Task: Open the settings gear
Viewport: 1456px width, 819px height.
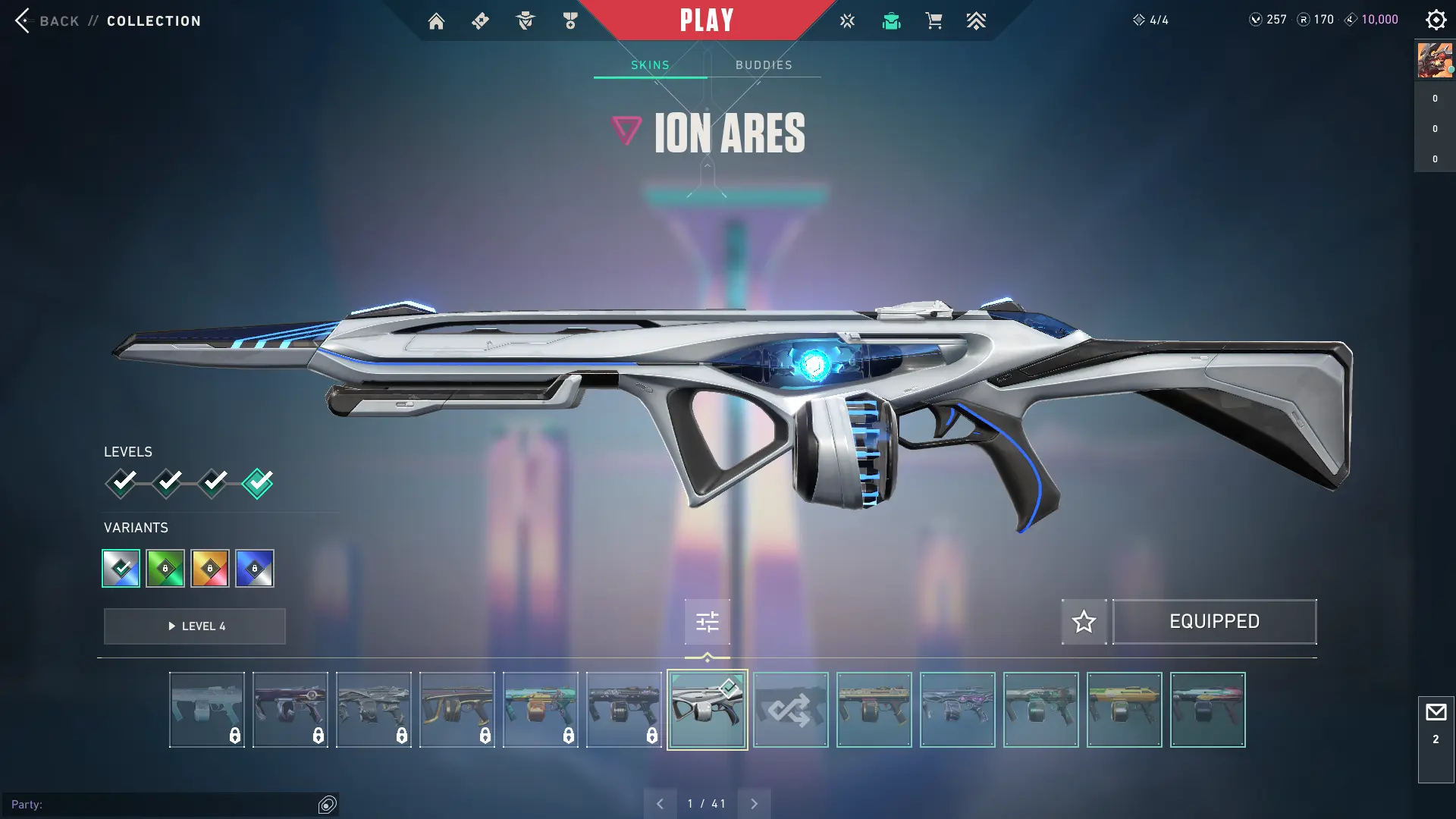Action: pos(1436,20)
